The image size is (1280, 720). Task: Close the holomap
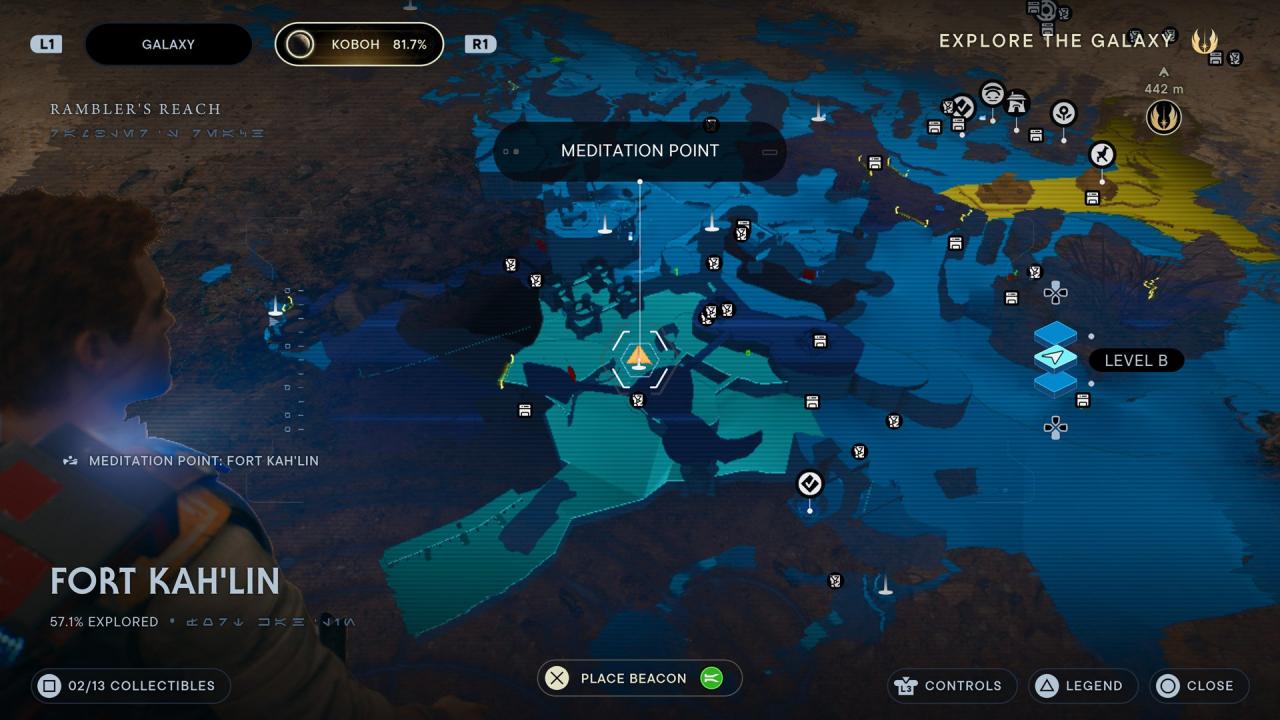click(1198, 686)
